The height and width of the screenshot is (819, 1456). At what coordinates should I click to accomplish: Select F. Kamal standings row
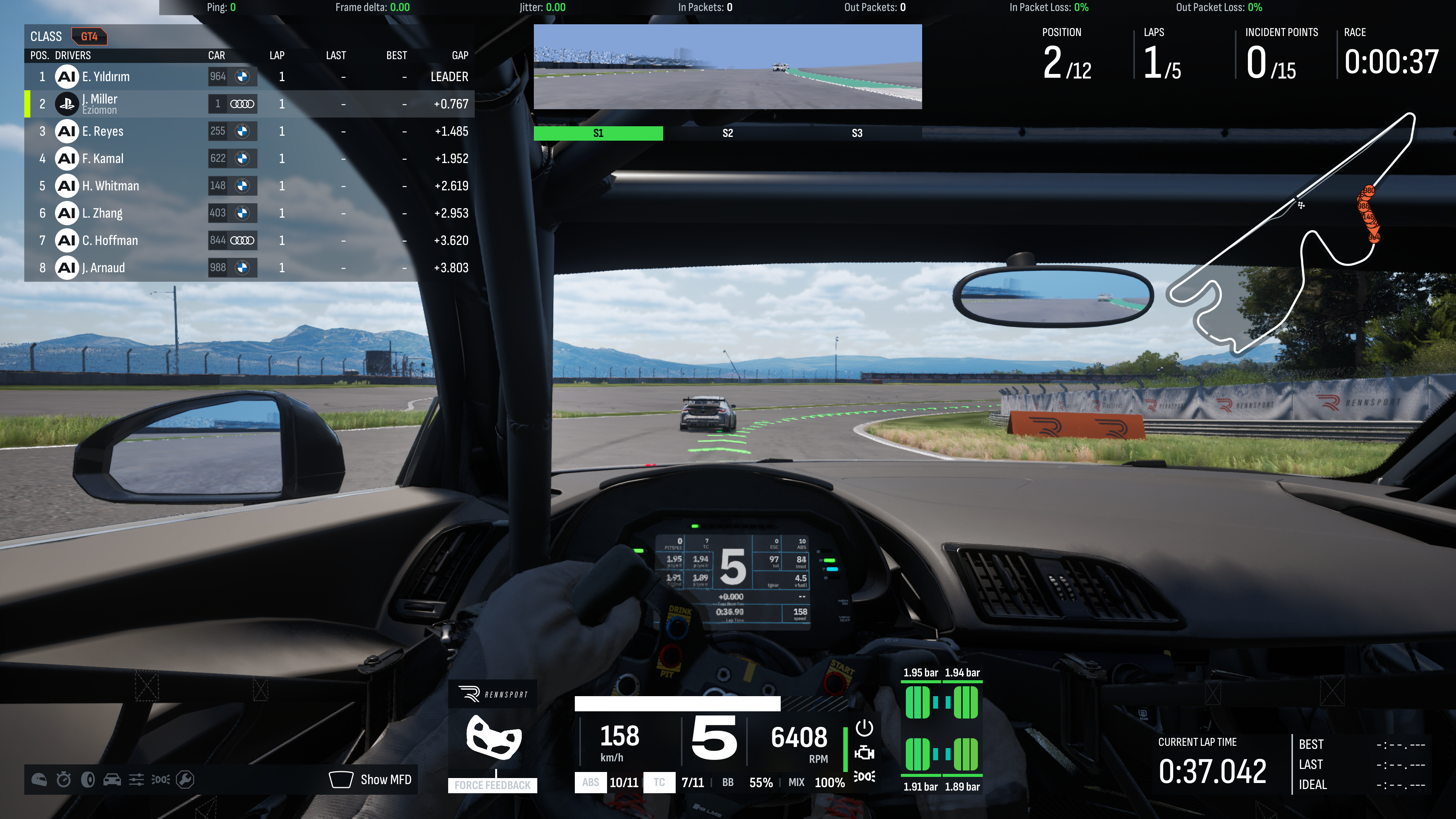(x=249, y=158)
